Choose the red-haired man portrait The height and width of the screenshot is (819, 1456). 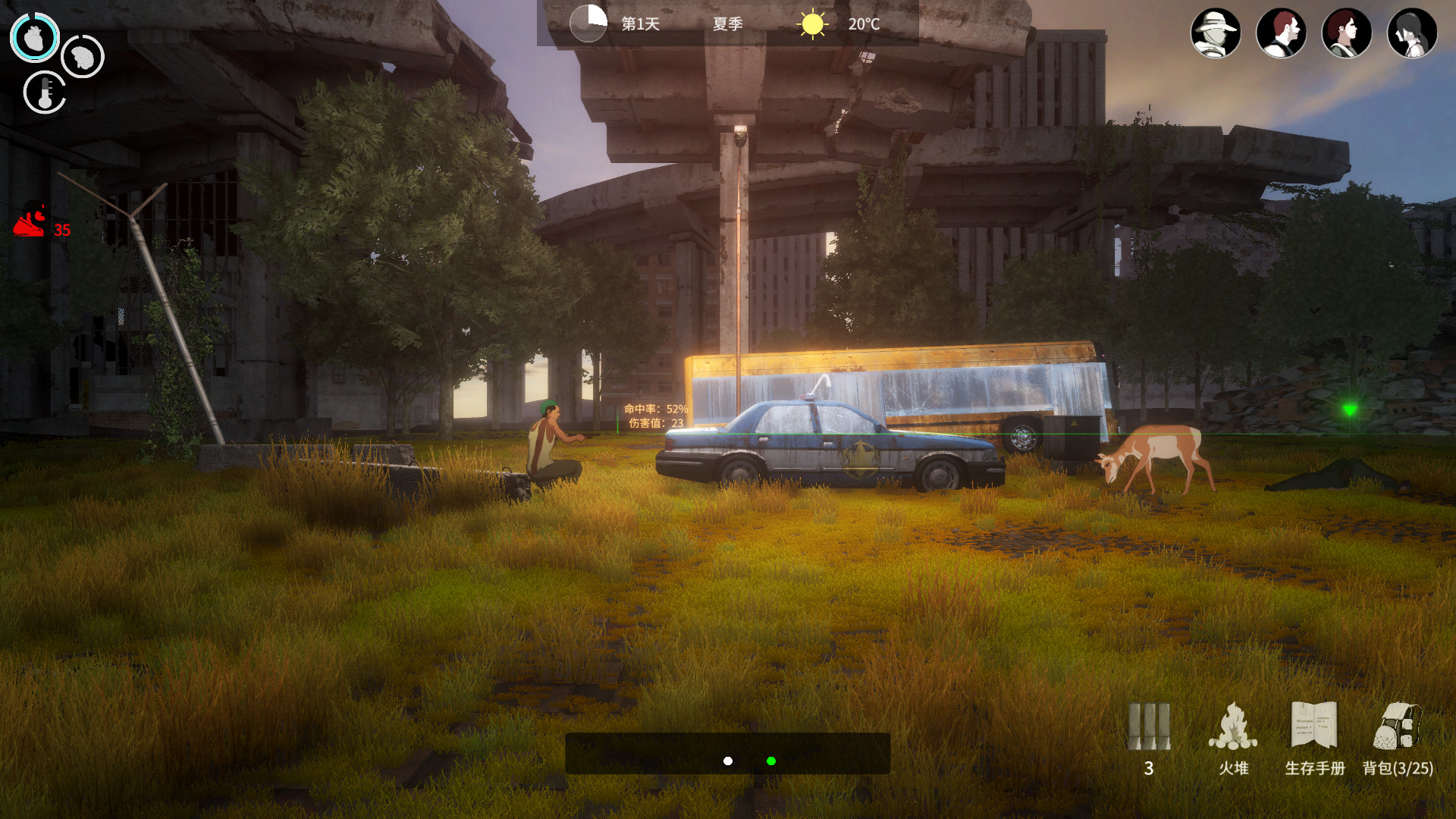pyautogui.click(x=1281, y=33)
